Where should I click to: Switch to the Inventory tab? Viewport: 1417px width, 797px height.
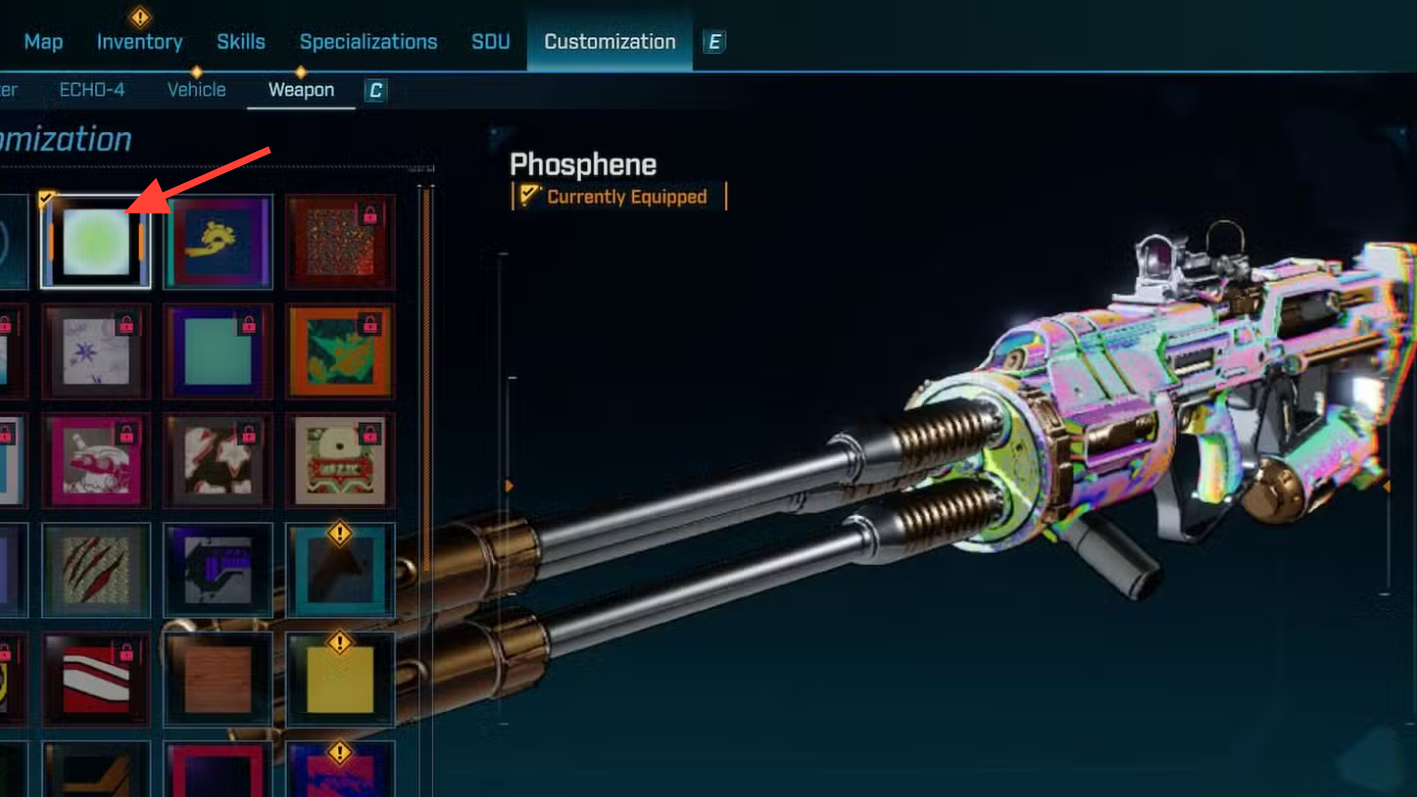point(139,42)
